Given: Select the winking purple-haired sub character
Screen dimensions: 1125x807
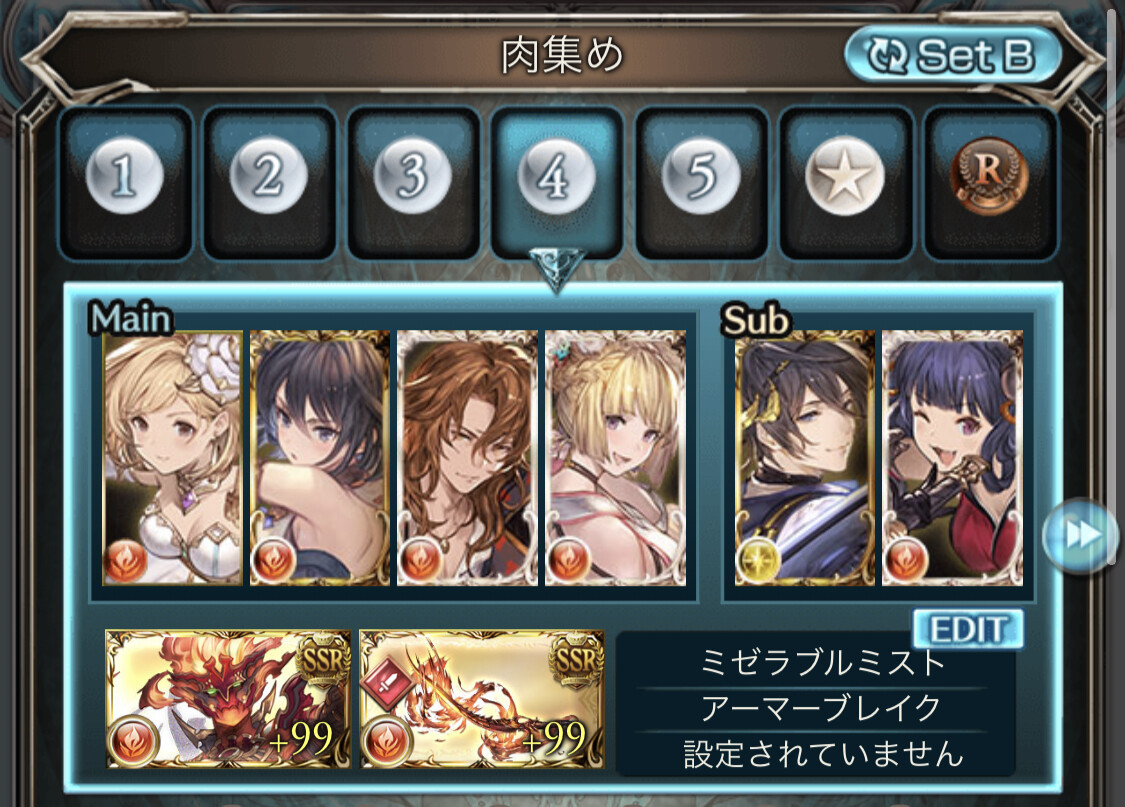Looking at the screenshot, I should coord(952,458).
